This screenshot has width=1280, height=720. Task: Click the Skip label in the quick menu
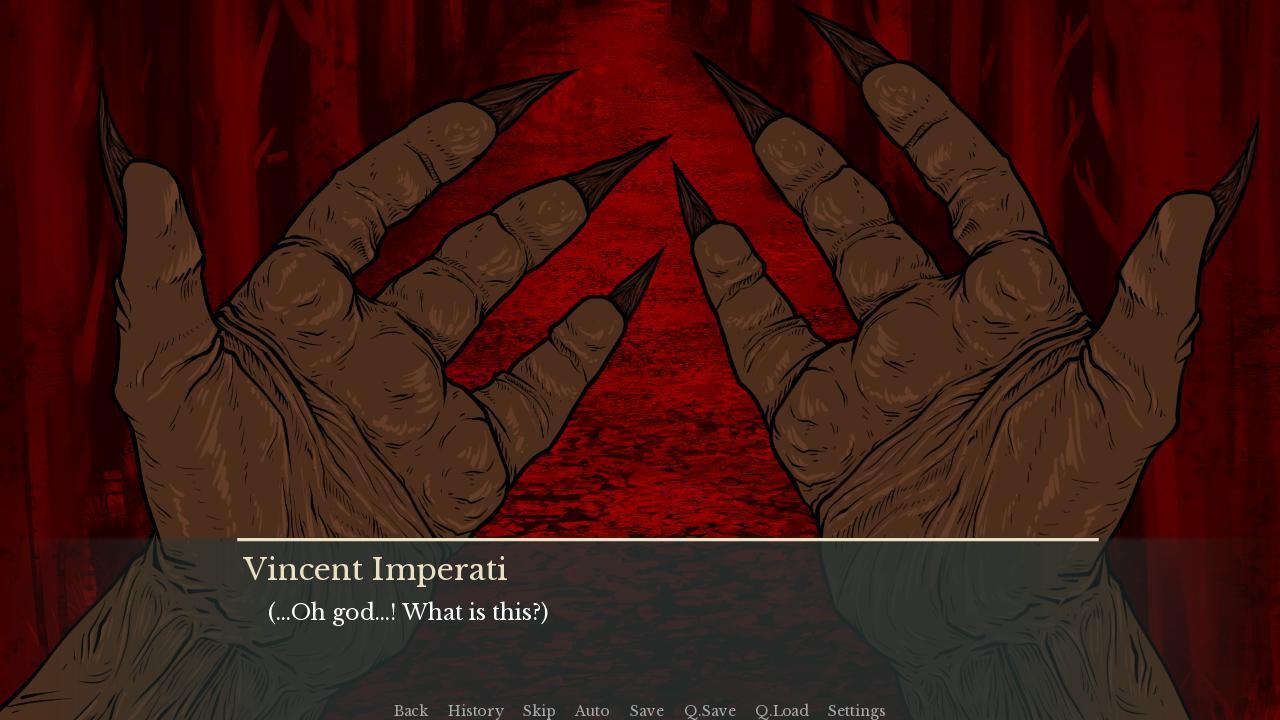(539, 710)
